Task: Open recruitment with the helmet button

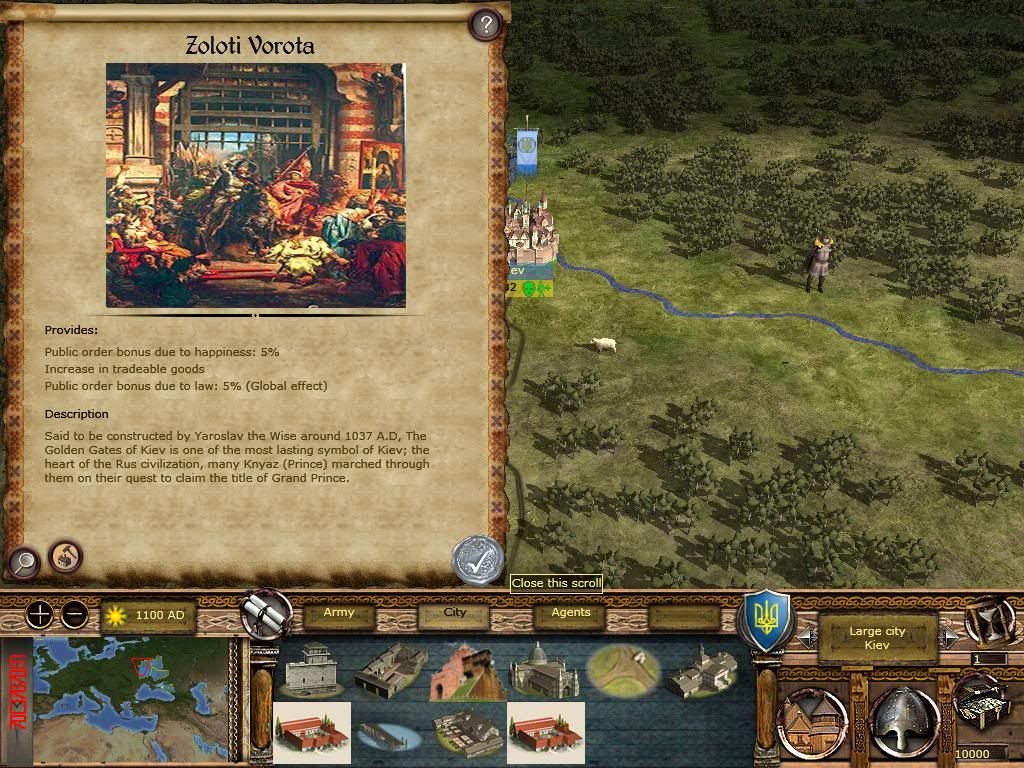Action: [x=903, y=722]
